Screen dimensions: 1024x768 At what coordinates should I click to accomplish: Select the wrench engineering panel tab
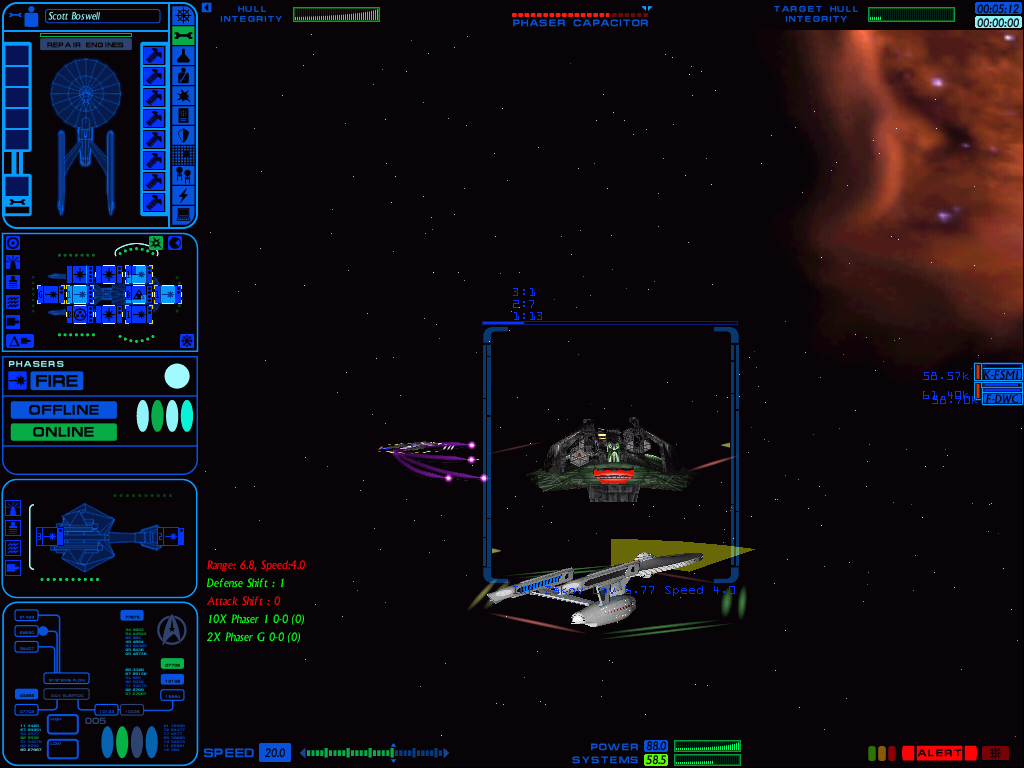click(x=183, y=36)
